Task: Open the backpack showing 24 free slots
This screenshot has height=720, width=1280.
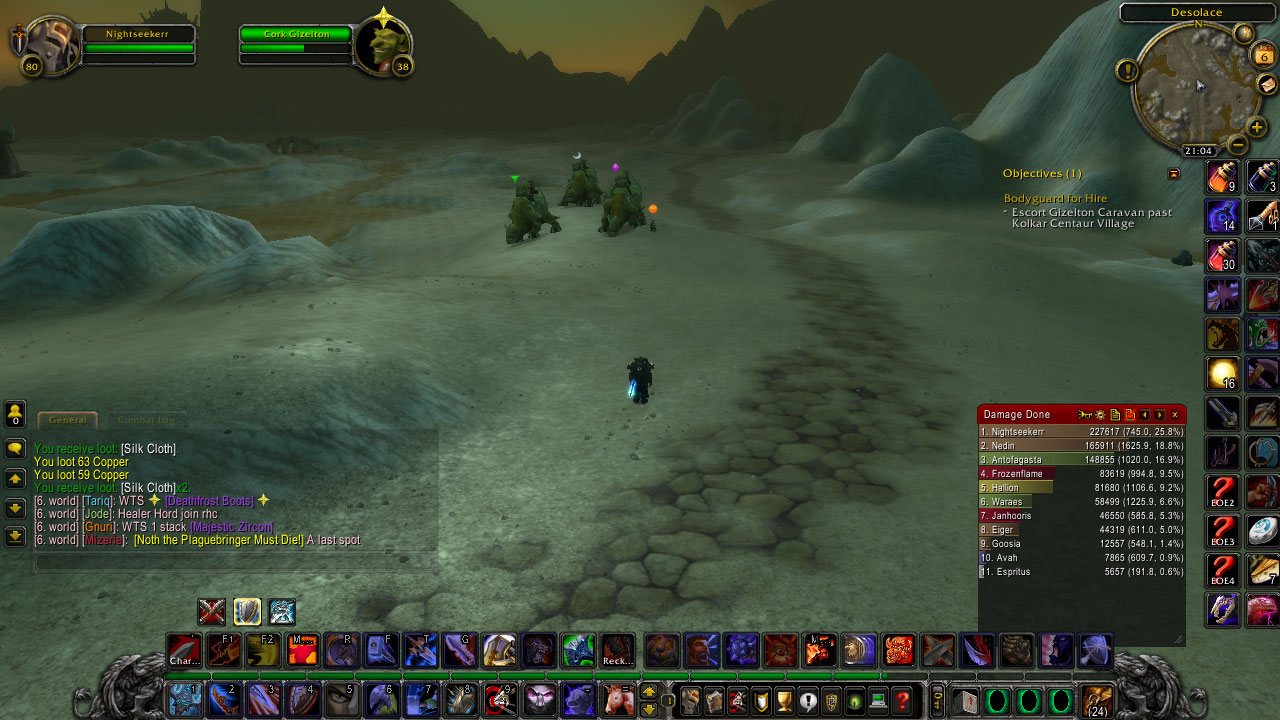Action: click(1095, 700)
